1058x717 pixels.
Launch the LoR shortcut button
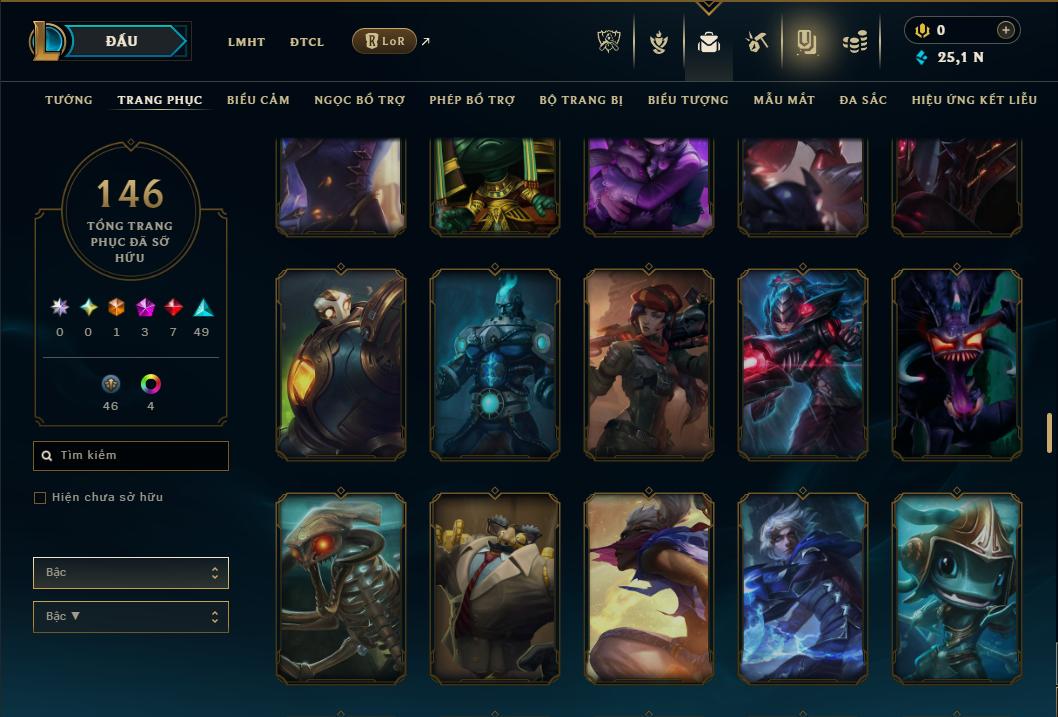[x=384, y=41]
